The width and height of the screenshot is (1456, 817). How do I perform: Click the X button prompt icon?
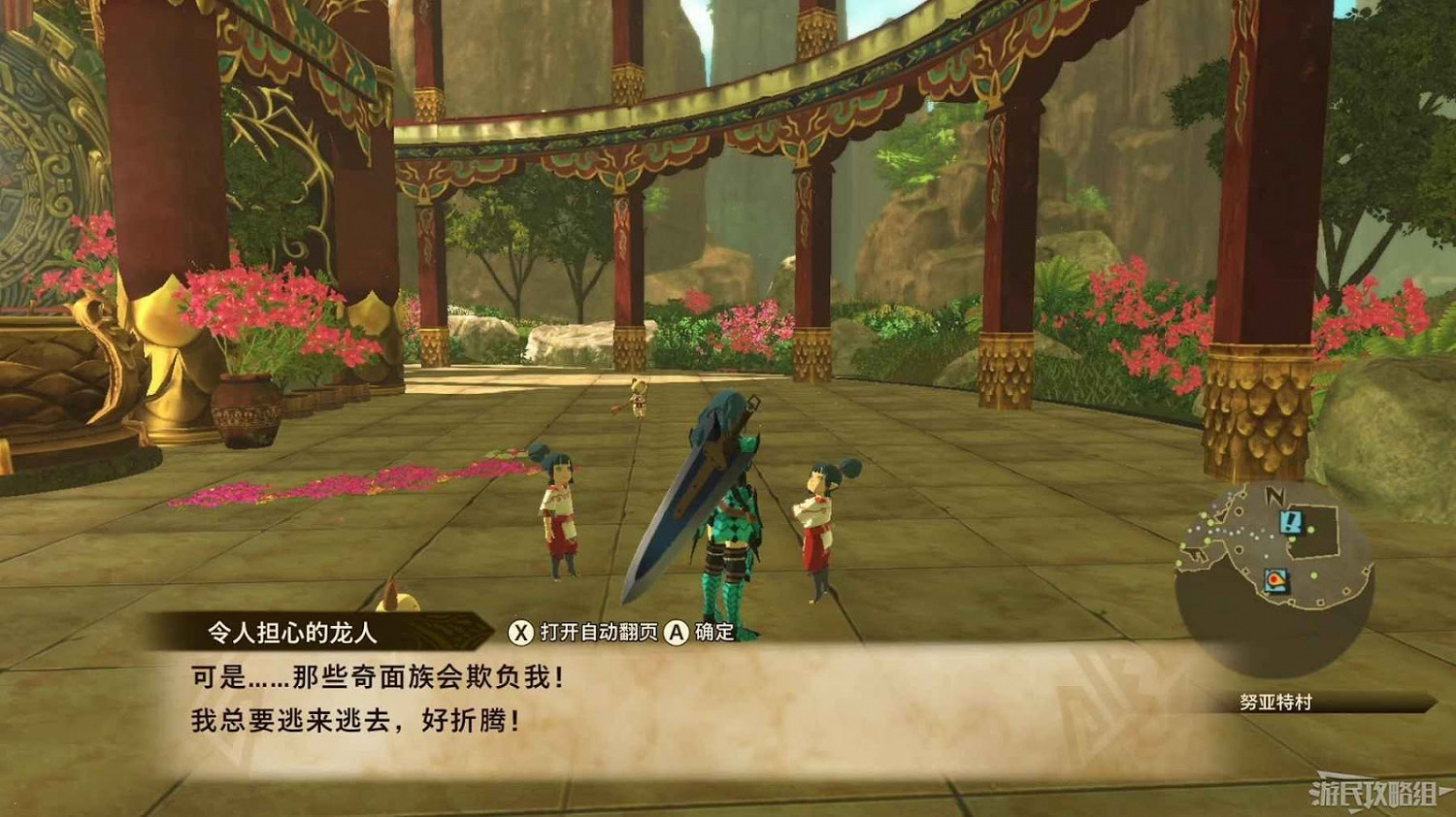point(521,631)
